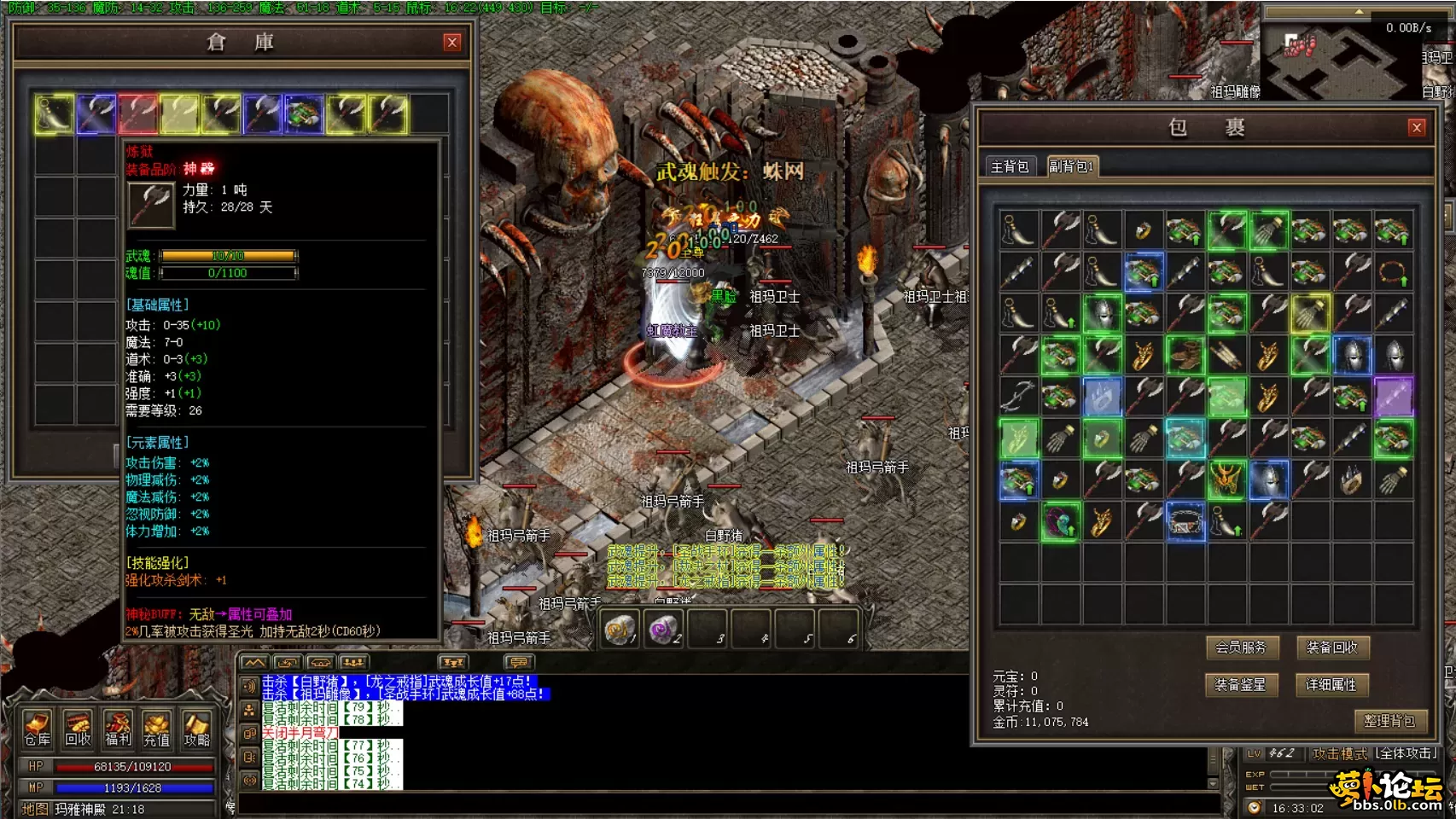Open 装备鉴星 equipment appraisal
Screen dimensions: 1456x819
tap(1241, 684)
